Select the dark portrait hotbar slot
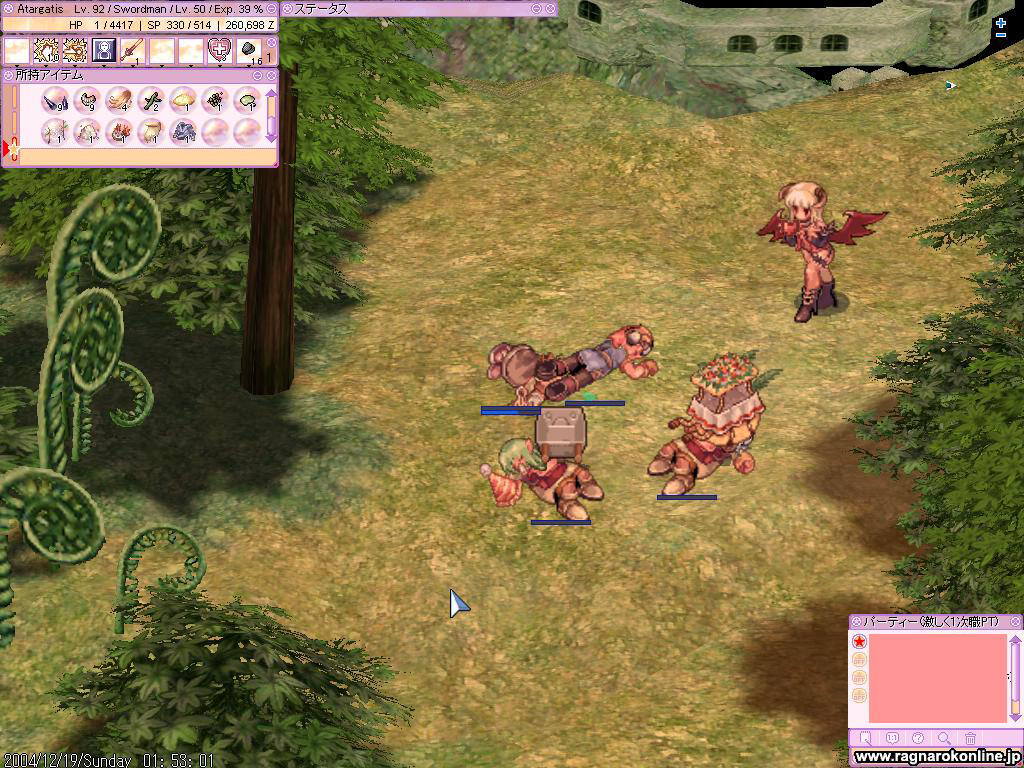Image resolution: width=1024 pixels, height=768 pixels. 104,50
